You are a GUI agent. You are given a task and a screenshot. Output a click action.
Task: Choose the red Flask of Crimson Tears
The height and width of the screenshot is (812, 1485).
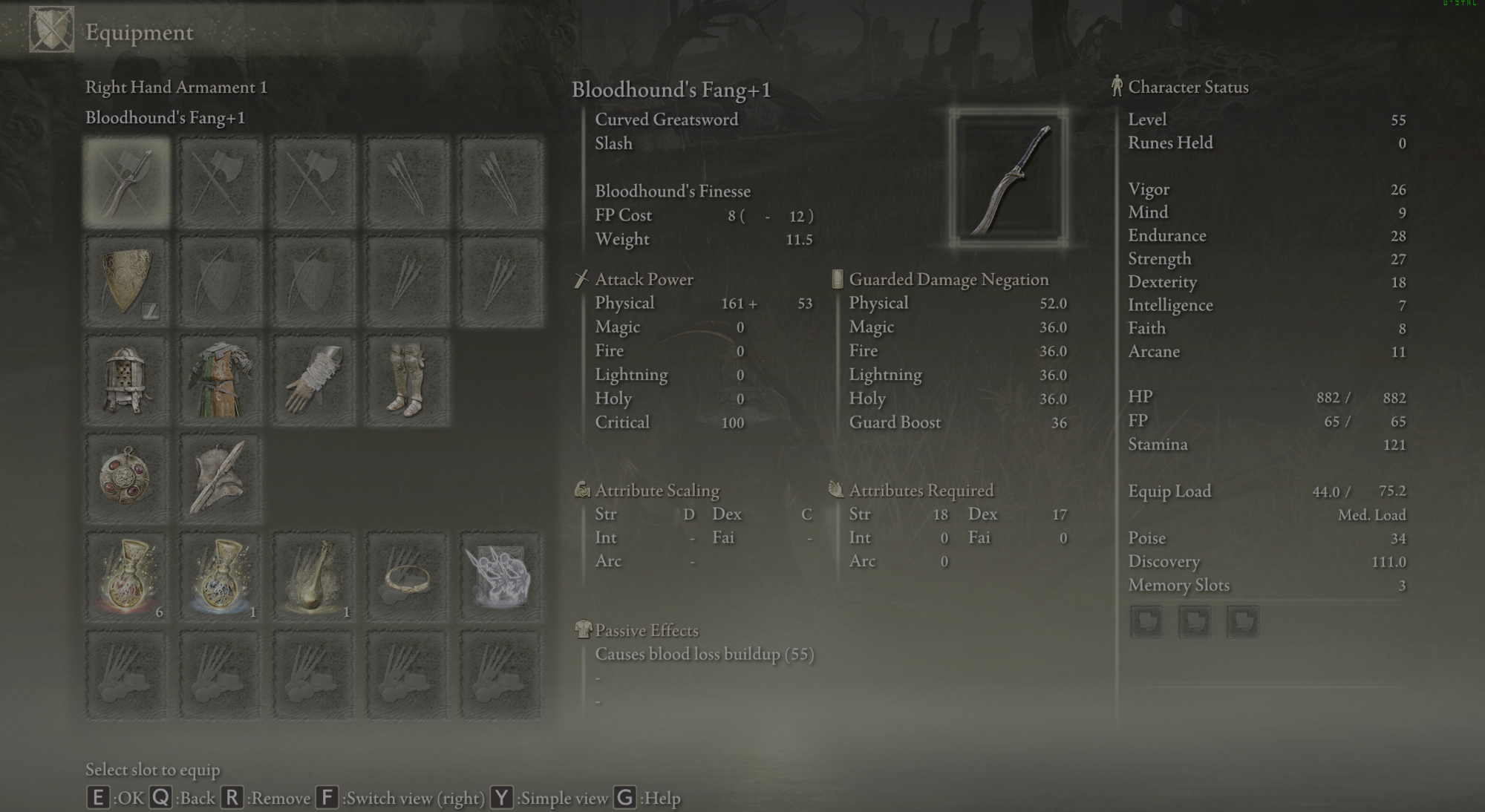127,577
